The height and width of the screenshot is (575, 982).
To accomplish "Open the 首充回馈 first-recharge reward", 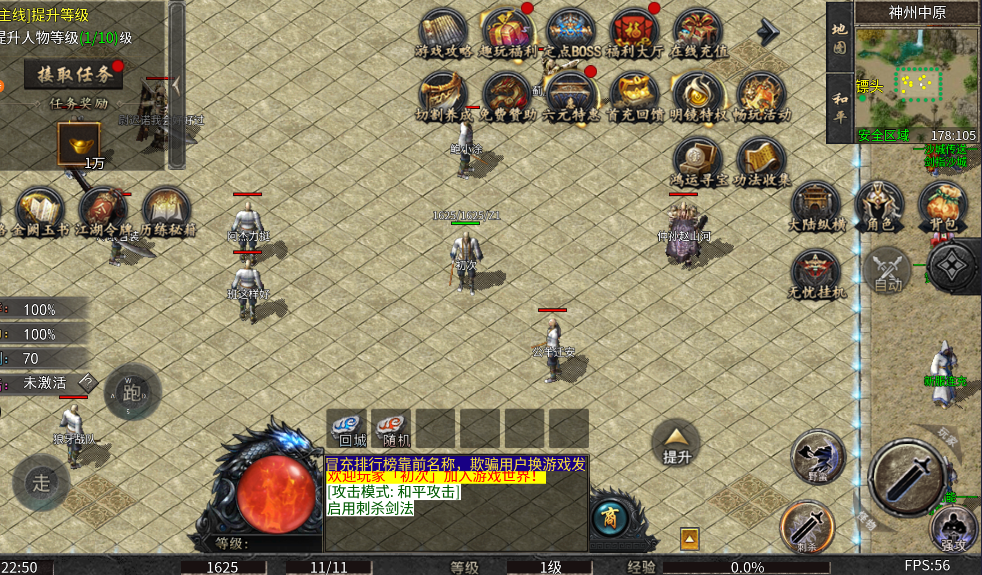I will [x=634, y=96].
